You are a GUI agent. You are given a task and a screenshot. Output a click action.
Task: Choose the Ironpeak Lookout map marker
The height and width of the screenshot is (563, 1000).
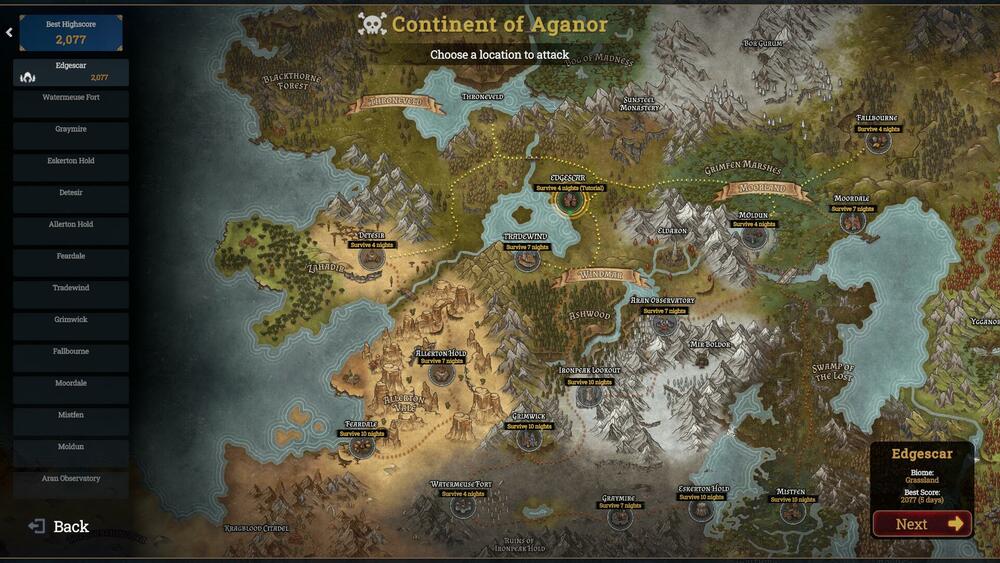589,395
